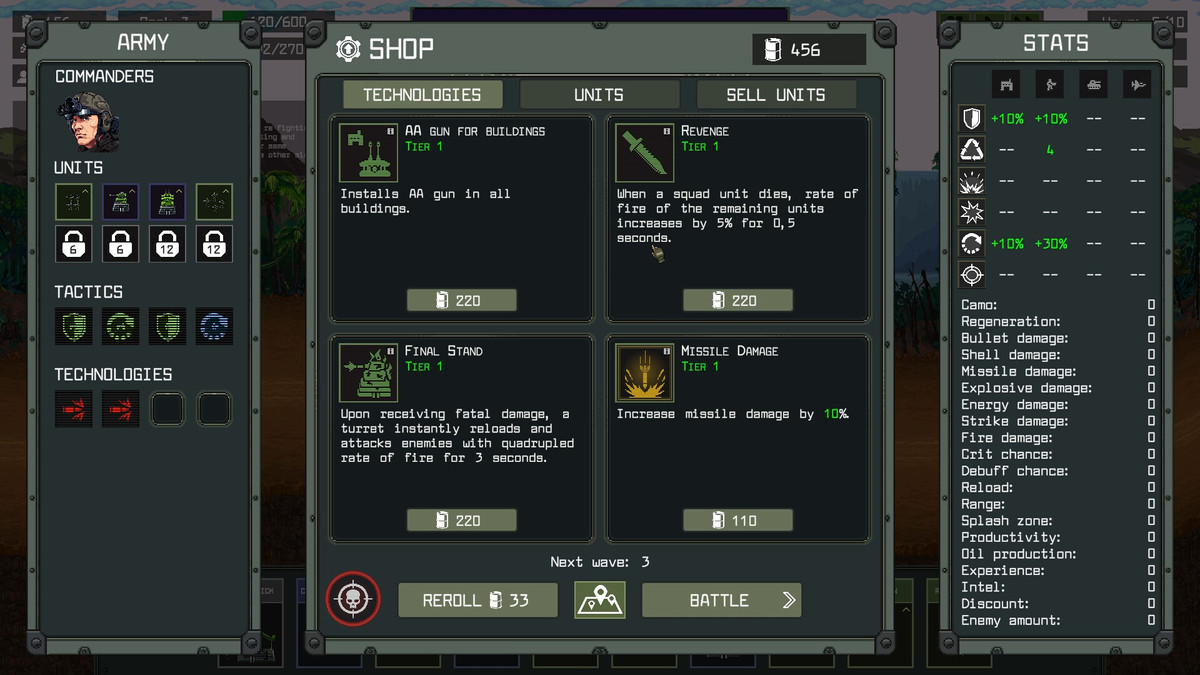Select the Revenge knife icon
Screen dimensions: 1200x675
tap(644, 153)
